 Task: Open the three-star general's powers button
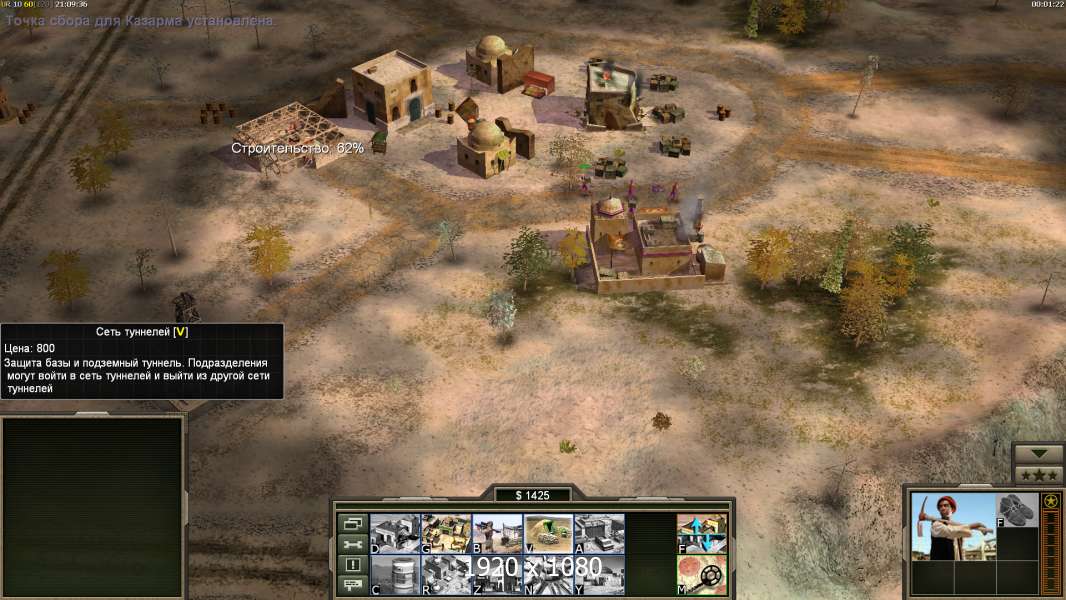pyautogui.click(x=1039, y=475)
